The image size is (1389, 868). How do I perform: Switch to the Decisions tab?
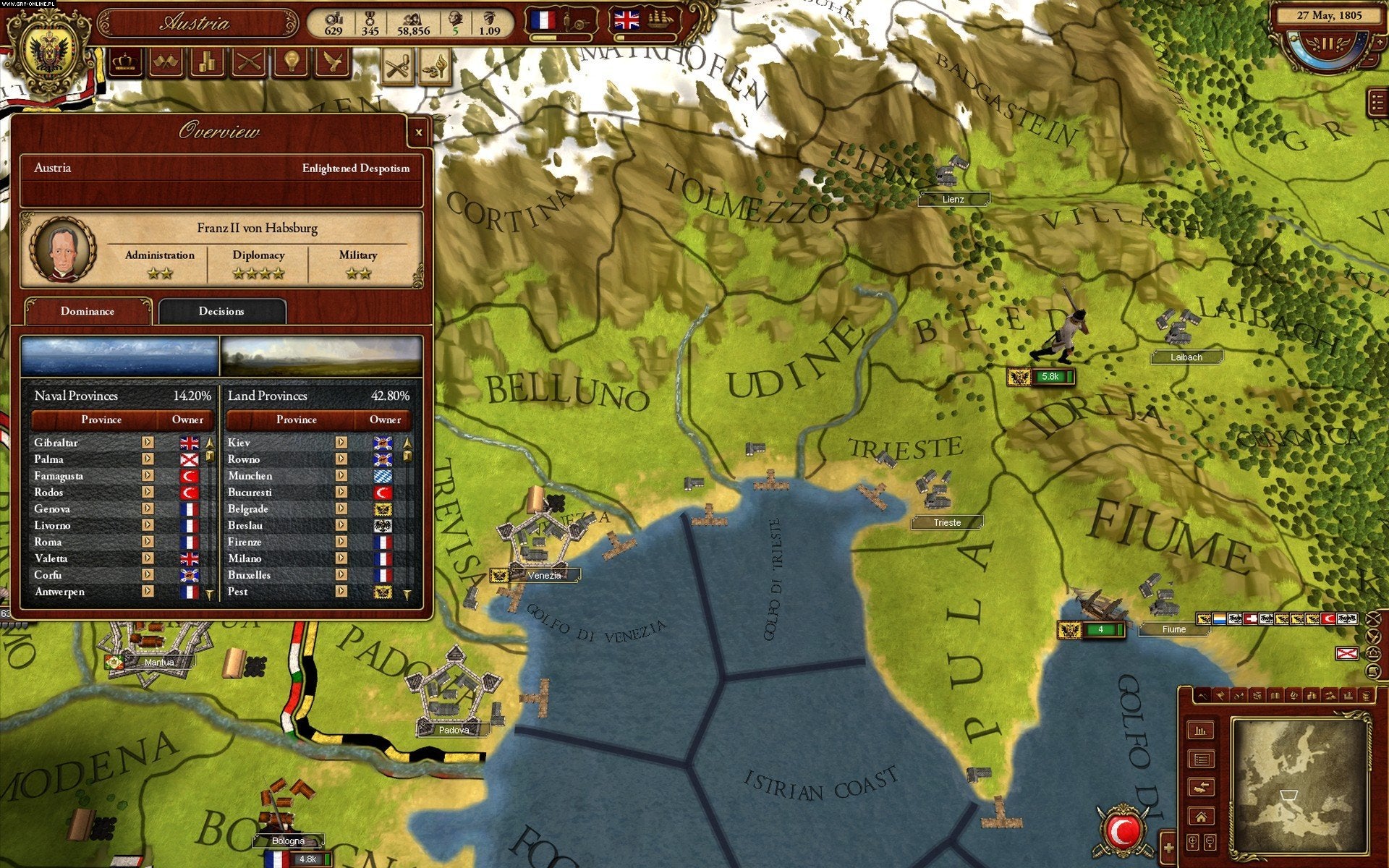click(221, 312)
